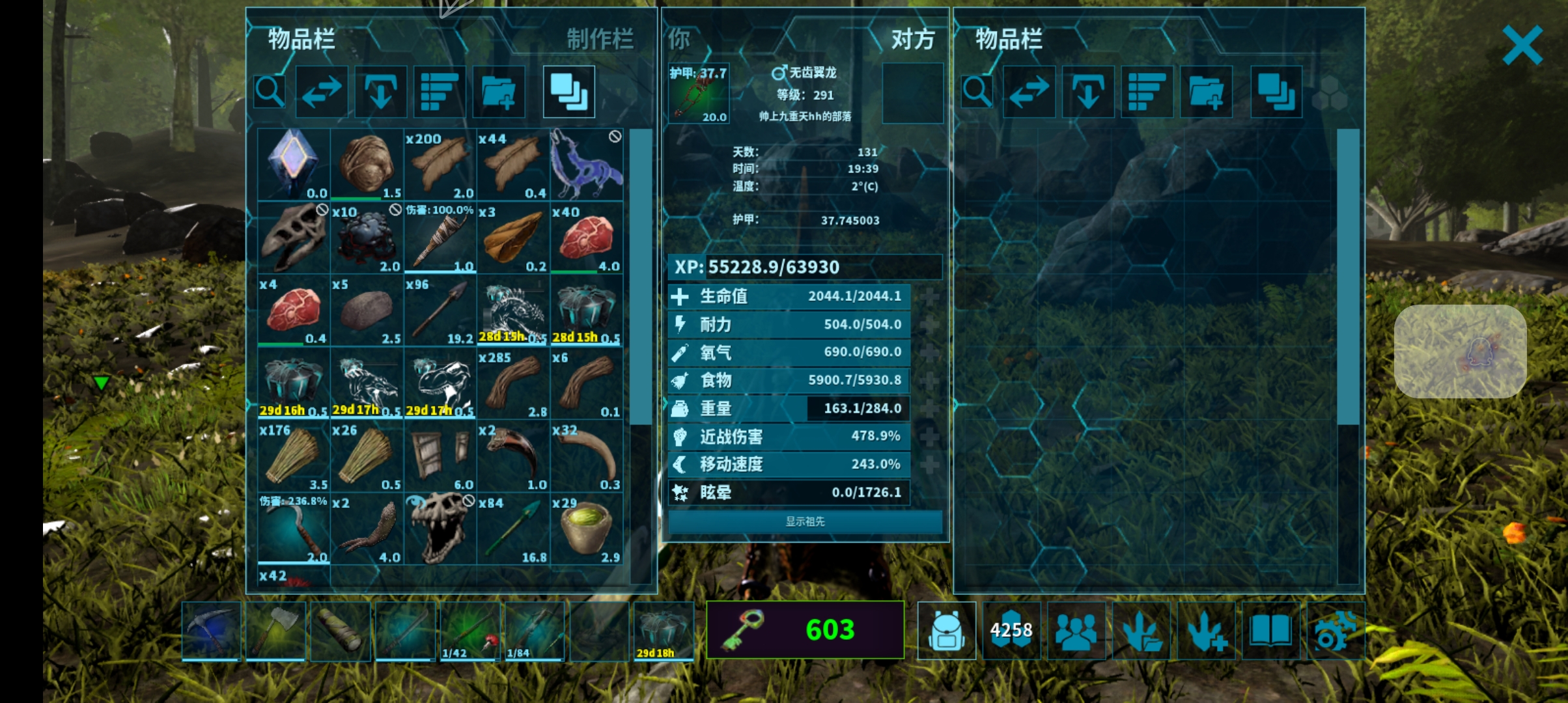Select the 对方 tab

click(912, 39)
